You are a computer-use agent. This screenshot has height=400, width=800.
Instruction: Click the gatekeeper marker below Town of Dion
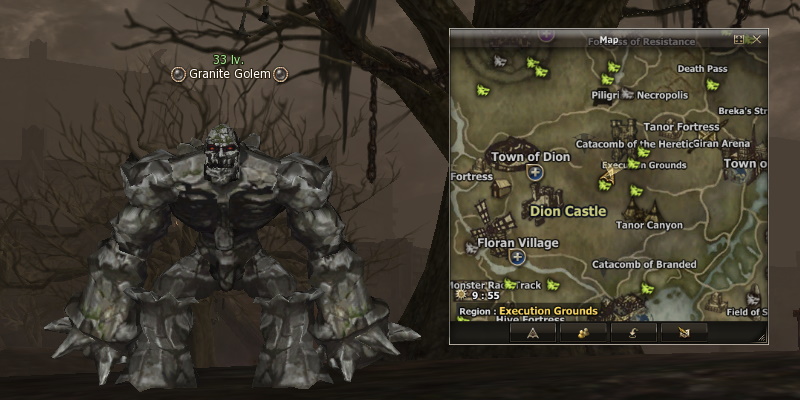tap(535, 173)
